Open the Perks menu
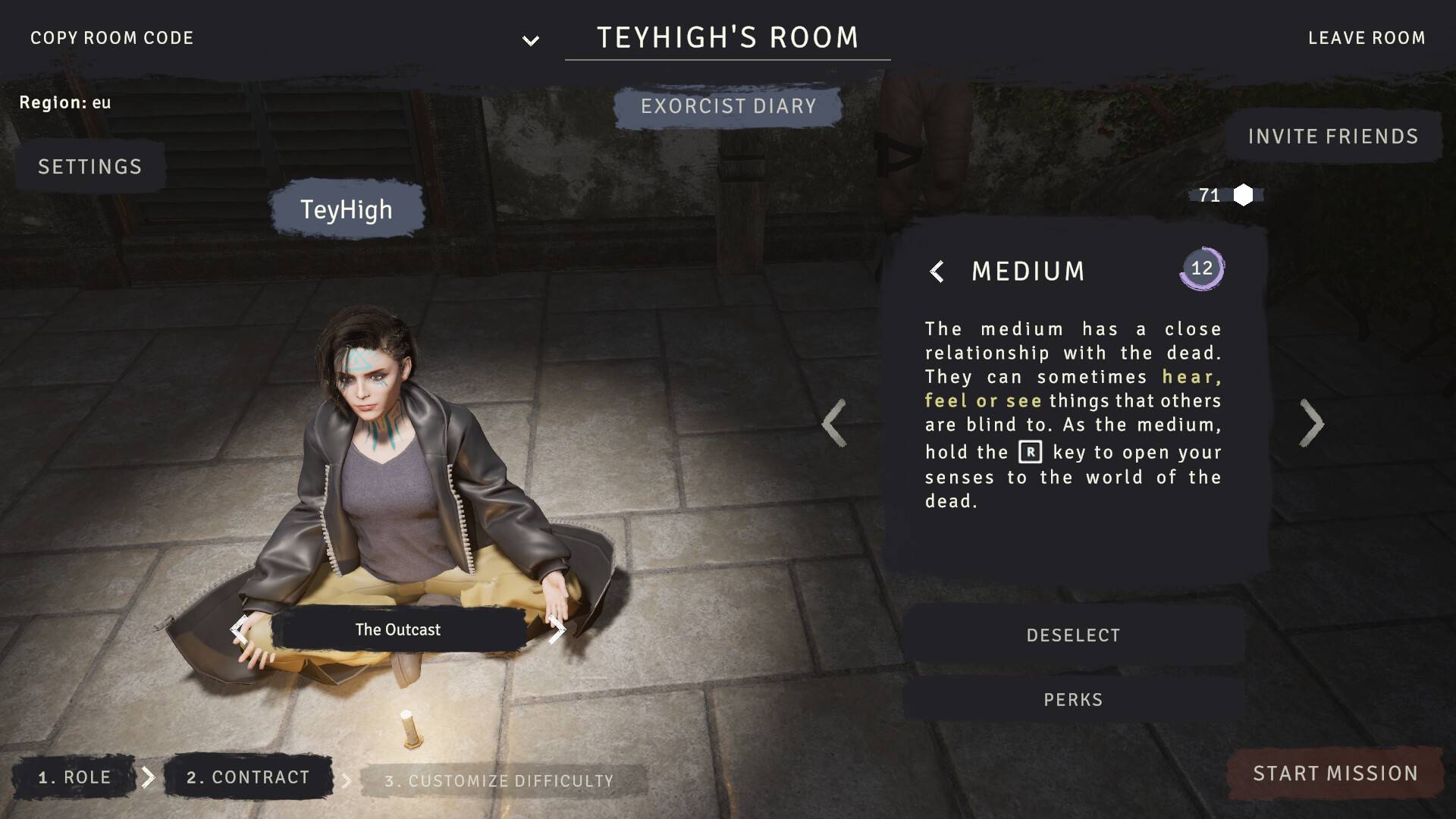Screen dimensions: 1456x819 [1072, 700]
